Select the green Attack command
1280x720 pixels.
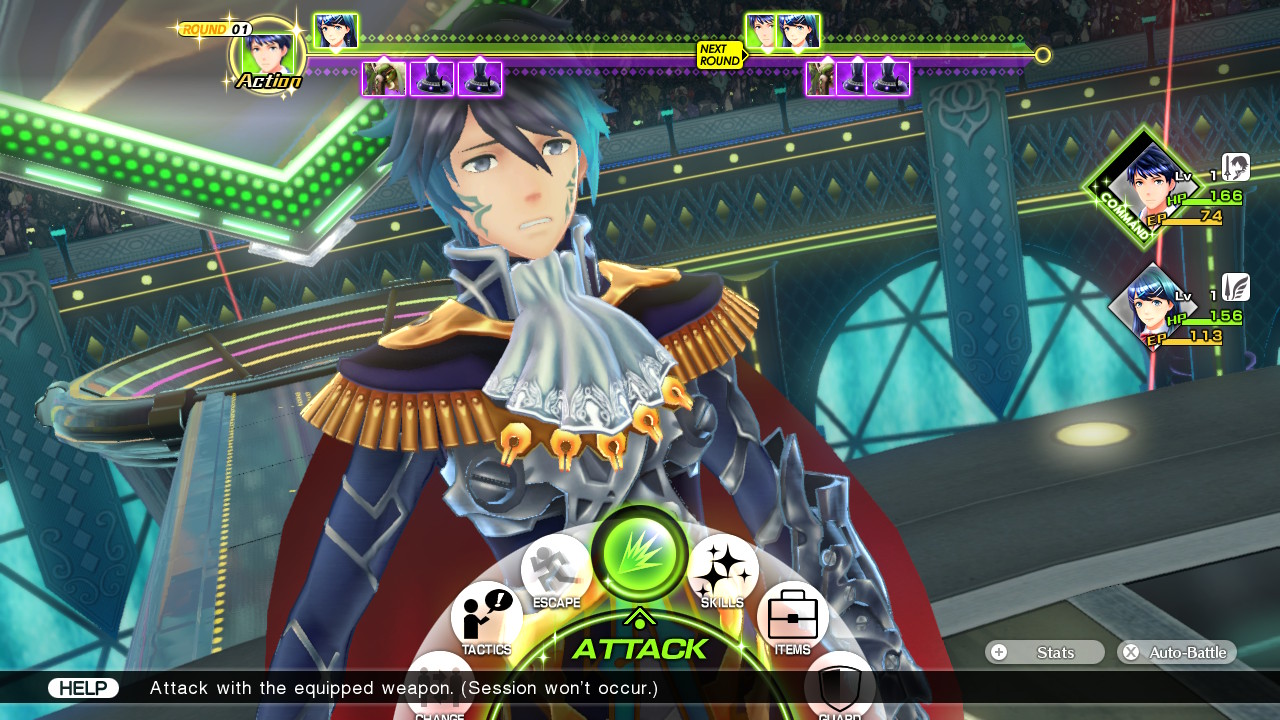click(x=639, y=553)
